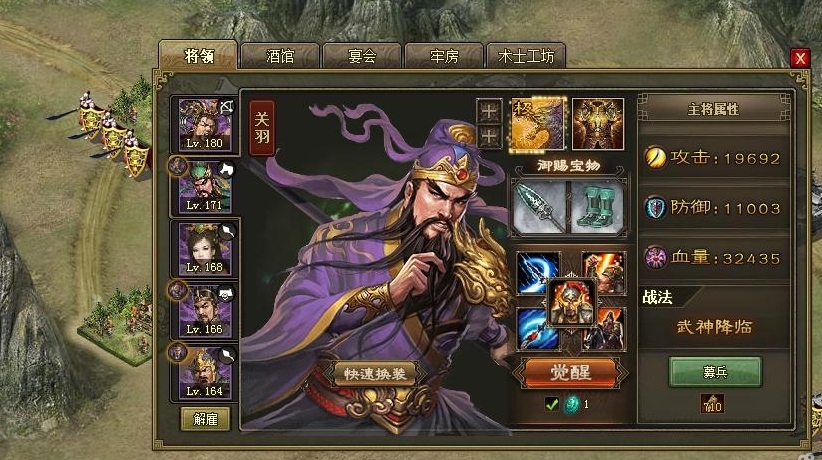Screen dimensions: 822x460
Task: Click the 快速换装 quick-equip button
Action: [x=373, y=373]
